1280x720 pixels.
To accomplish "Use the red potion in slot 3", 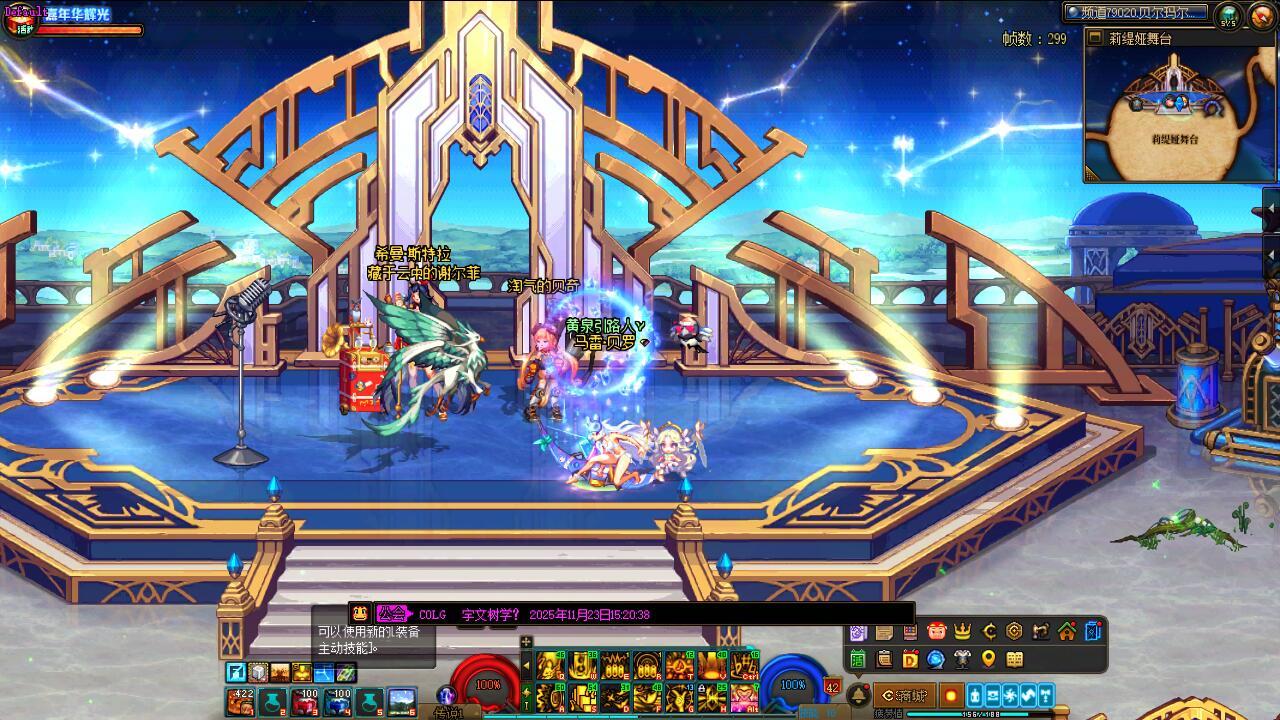I will [x=304, y=701].
